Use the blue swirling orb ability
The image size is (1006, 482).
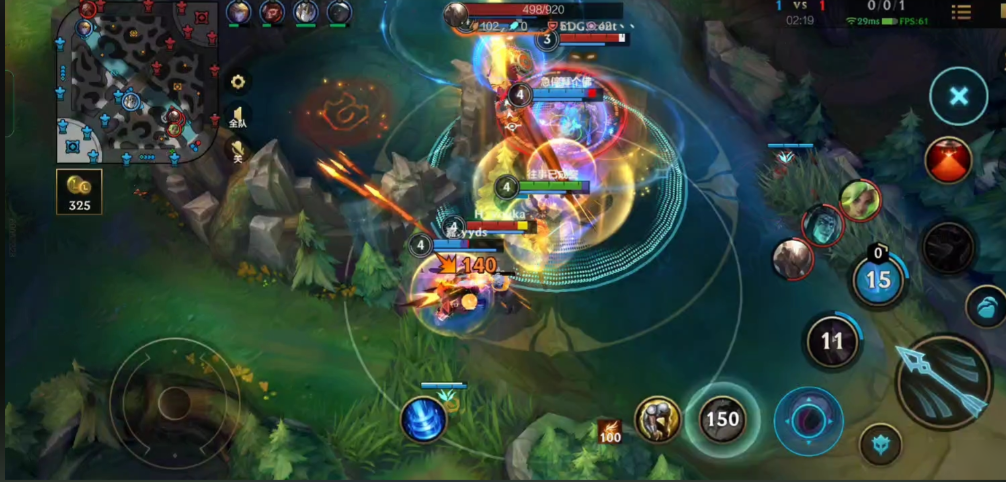click(808, 416)
